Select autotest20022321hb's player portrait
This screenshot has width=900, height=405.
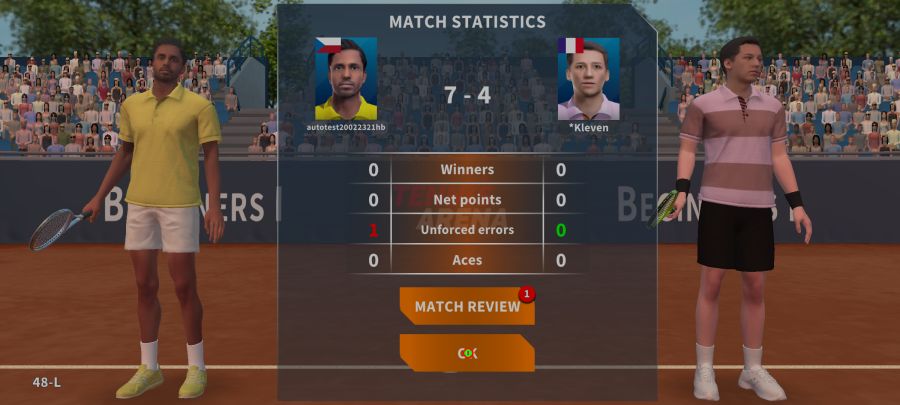[346, 79]
